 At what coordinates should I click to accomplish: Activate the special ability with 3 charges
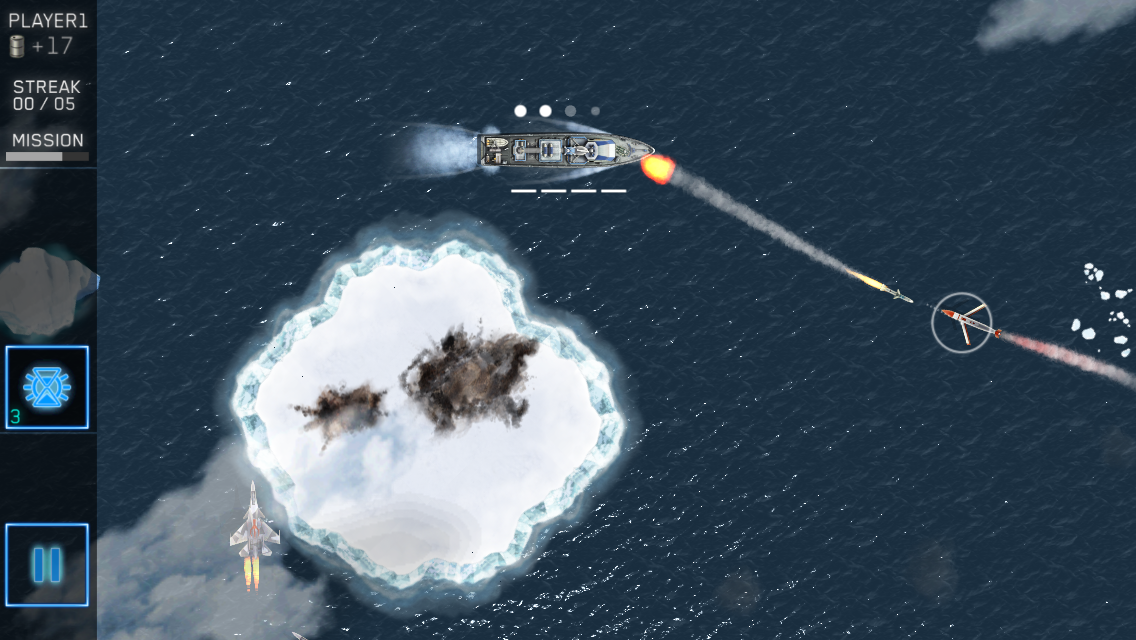[x=47, y=388]
